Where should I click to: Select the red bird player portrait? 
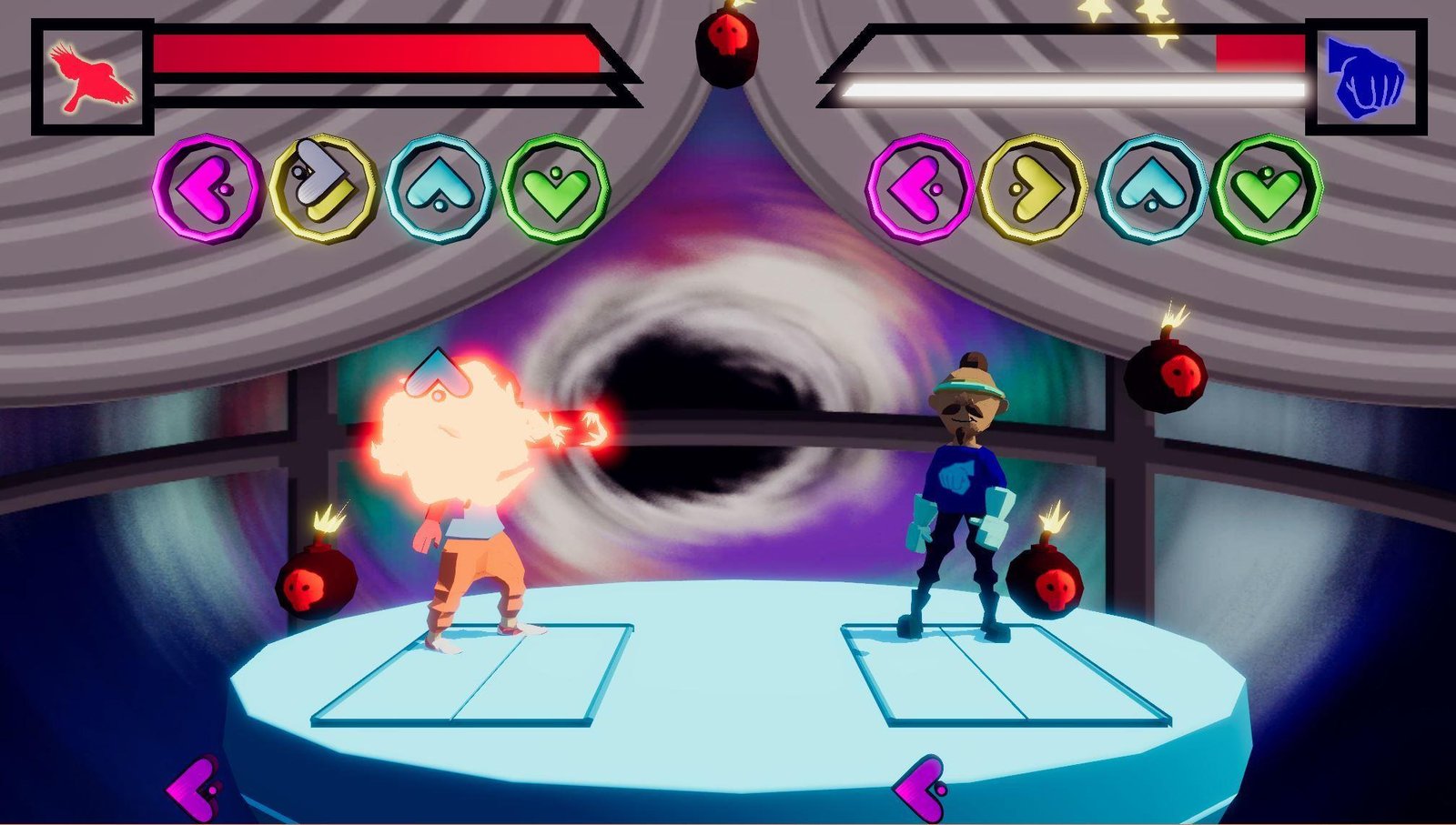pos(91,77)
